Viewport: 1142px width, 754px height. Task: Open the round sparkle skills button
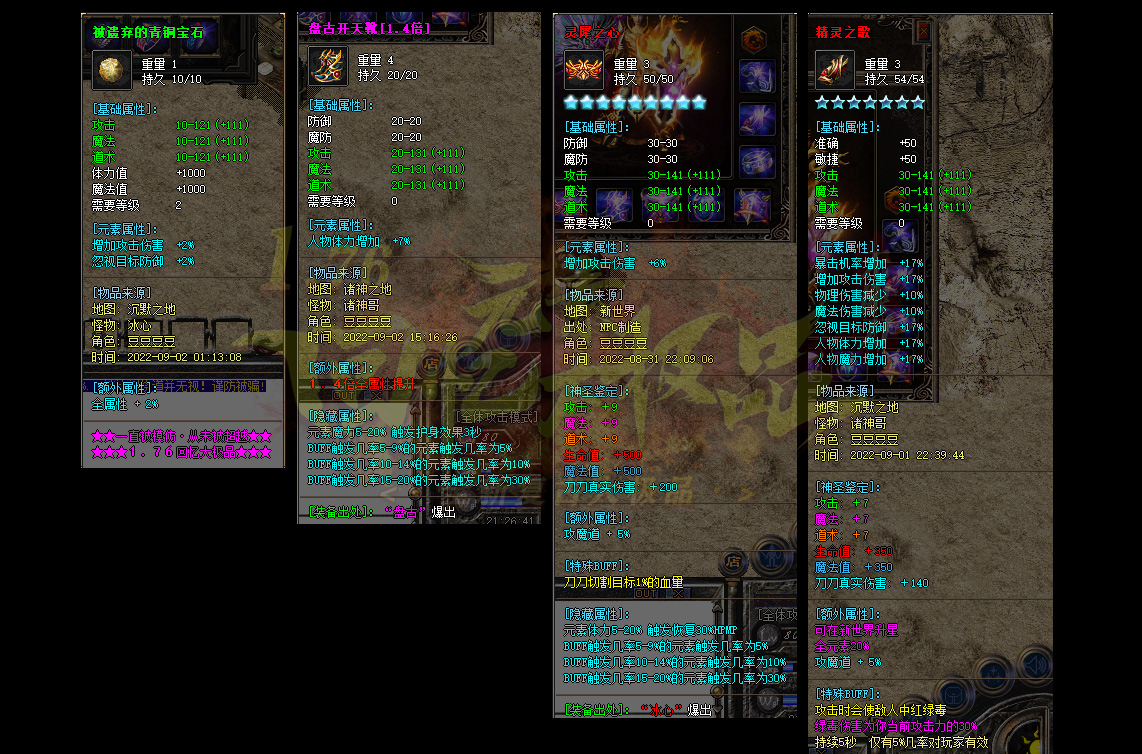pyautogui.click(x=994, y=671)
